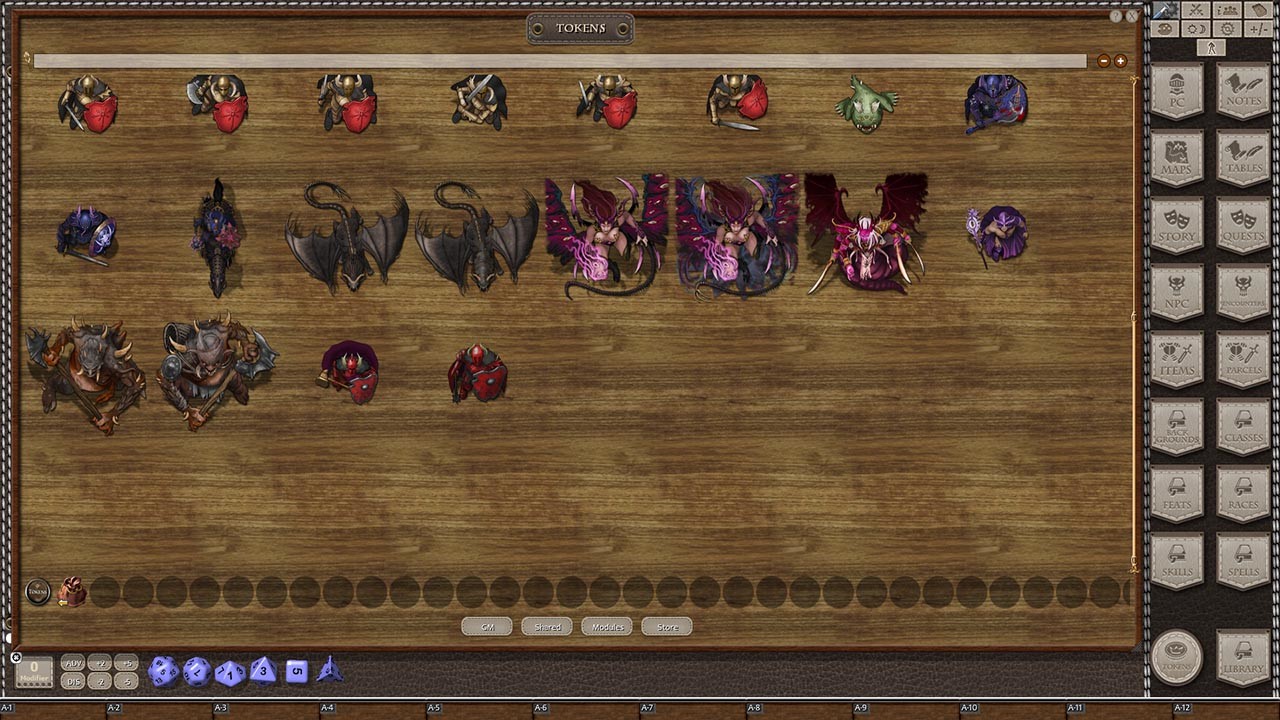This screenshot has height=720, width=1280.
Task: Apply the +5 modifier button
Action: point(125,663)
